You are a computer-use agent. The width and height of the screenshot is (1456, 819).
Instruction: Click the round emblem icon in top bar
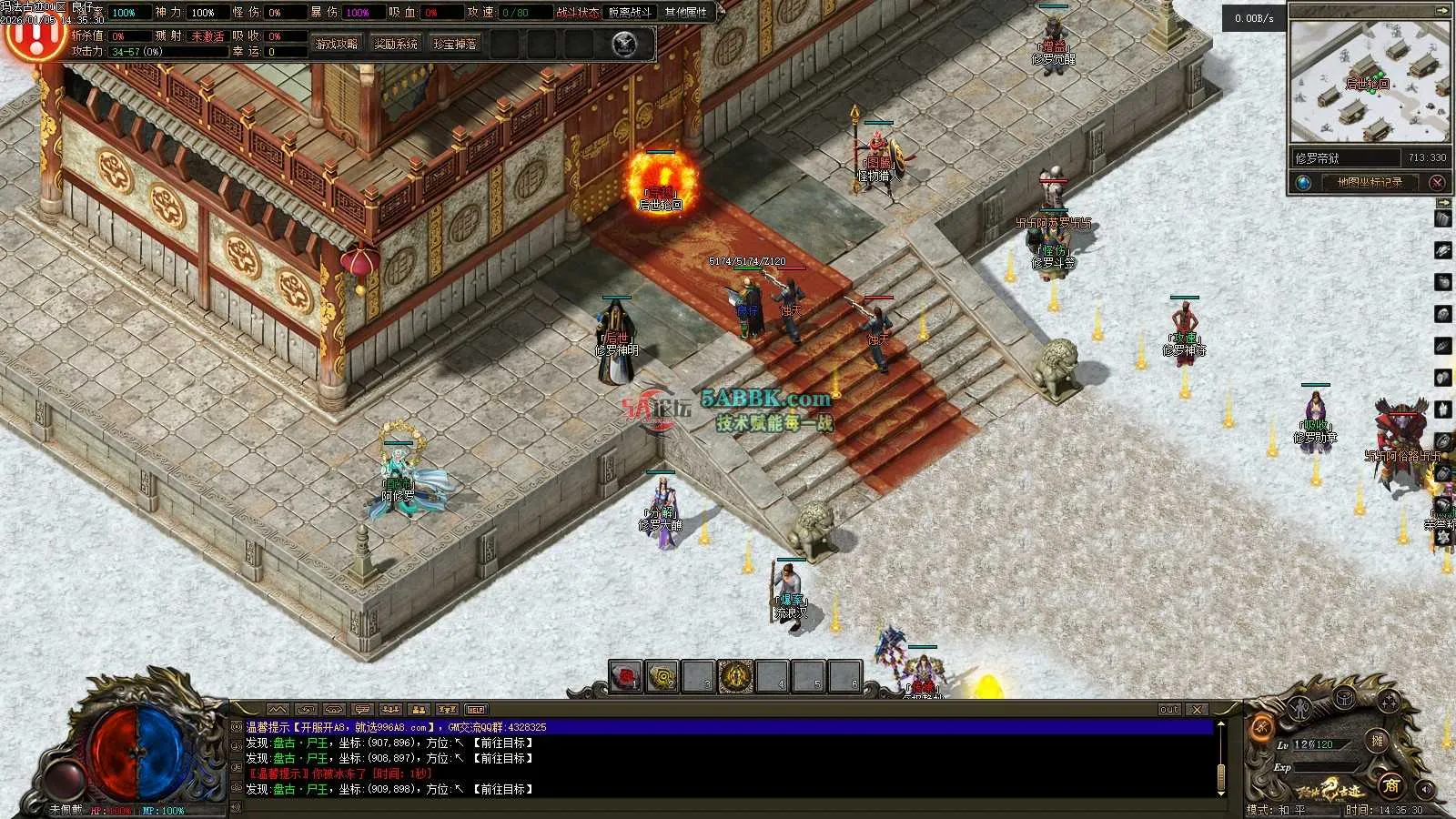click(x=624, y=44)
